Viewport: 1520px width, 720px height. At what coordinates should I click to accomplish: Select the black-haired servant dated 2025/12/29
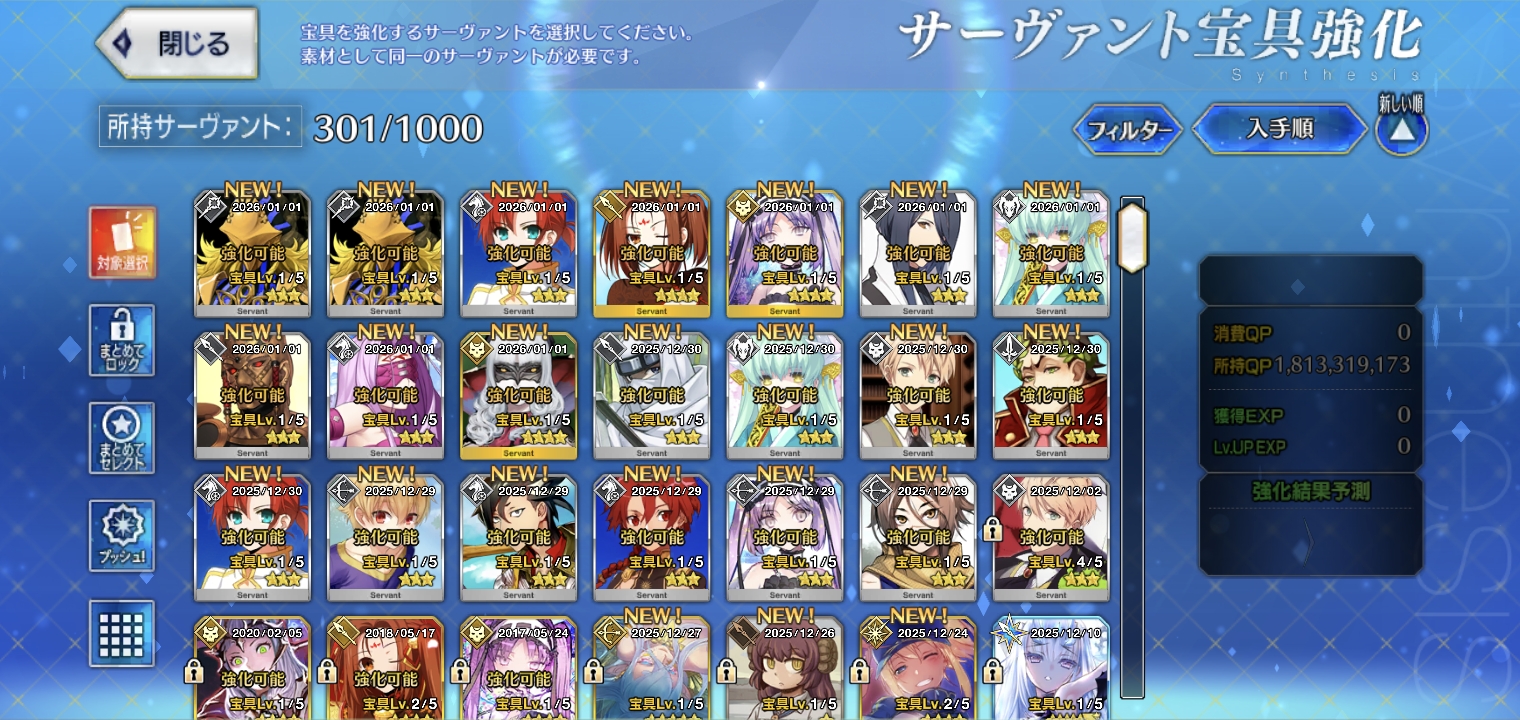click(x=518, y=536)
